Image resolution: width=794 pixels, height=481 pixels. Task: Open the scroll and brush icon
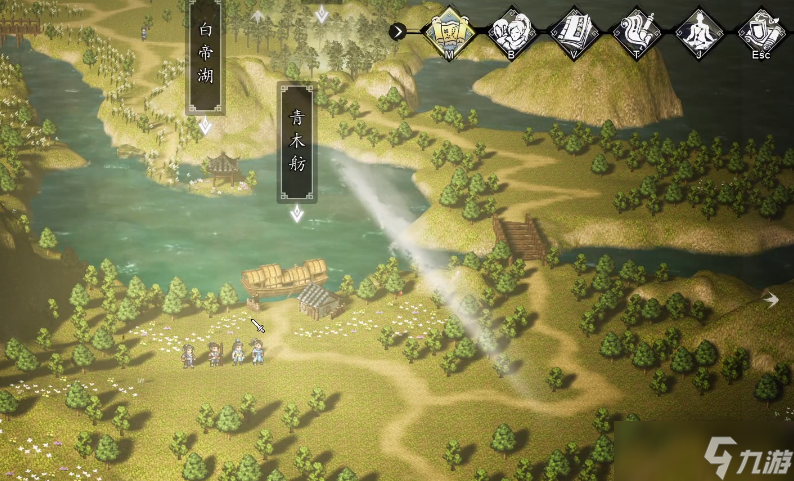636,30
